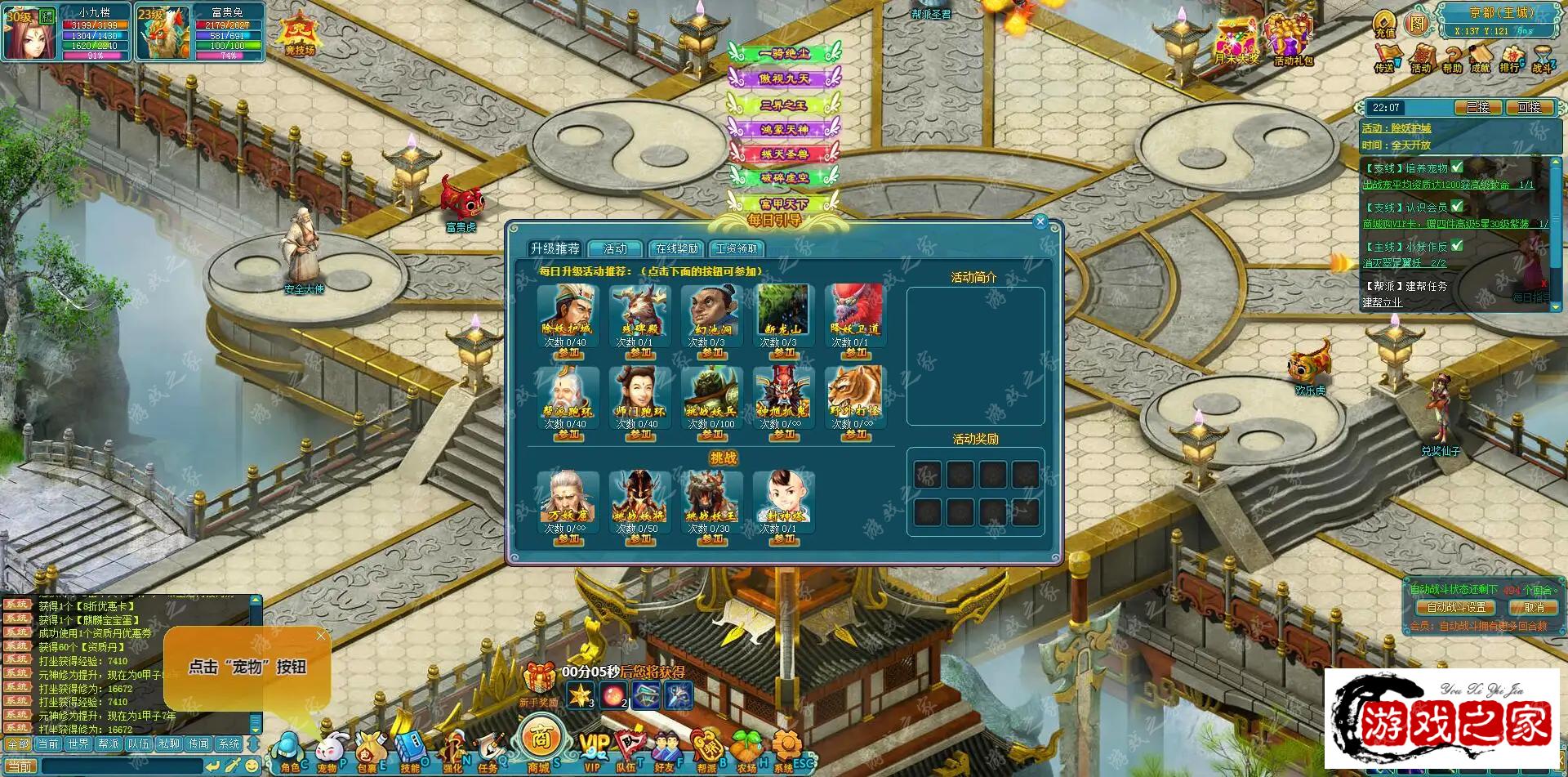Show 可接 available quests list
Image resolution: width=1568 pixels, height=777 pixels.
click(x=1528, y=108)
